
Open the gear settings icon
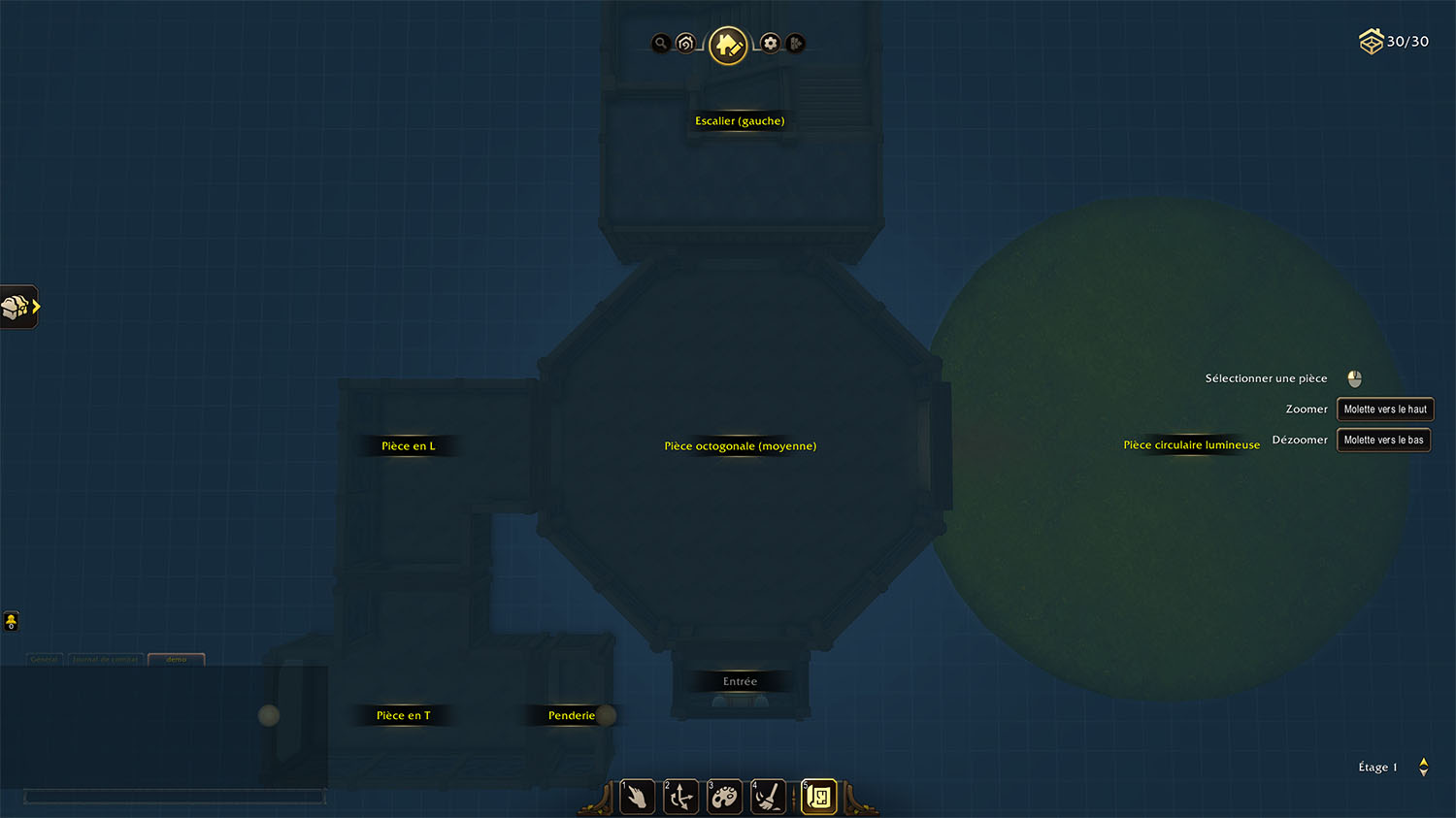pyautogui.click(x=770, y=44)
